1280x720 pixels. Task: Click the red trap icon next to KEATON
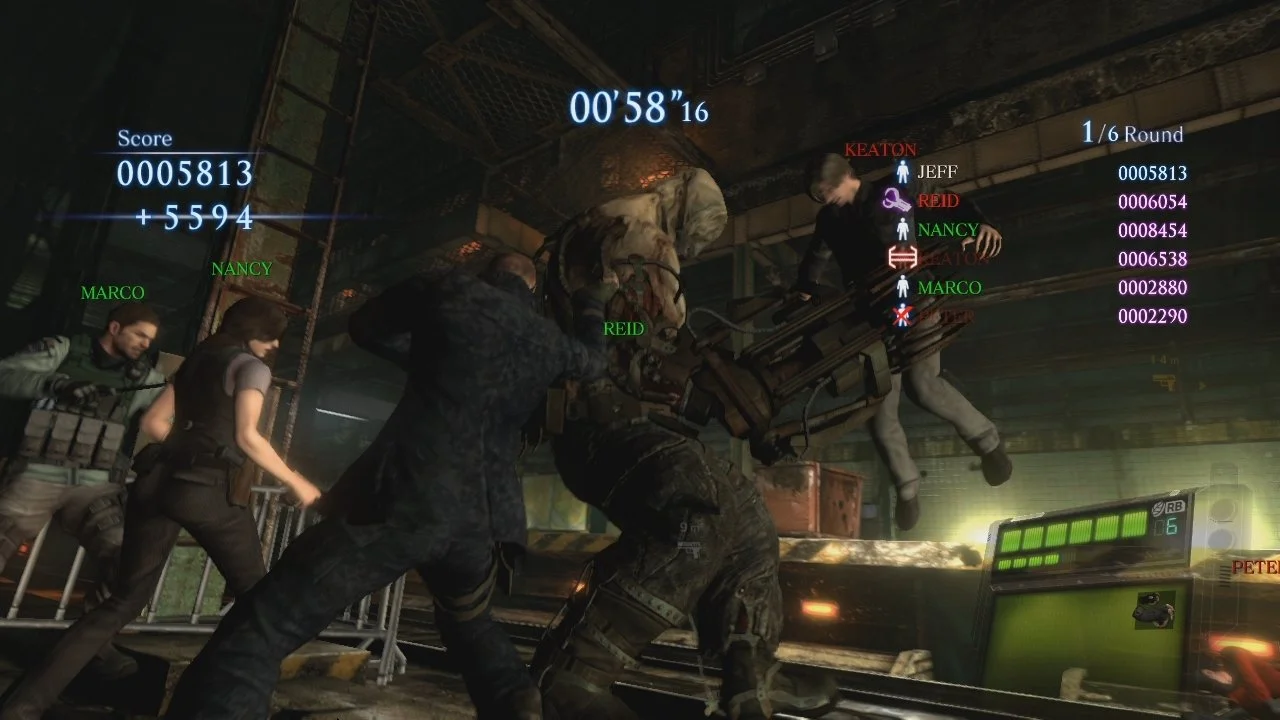click(902, 256)
